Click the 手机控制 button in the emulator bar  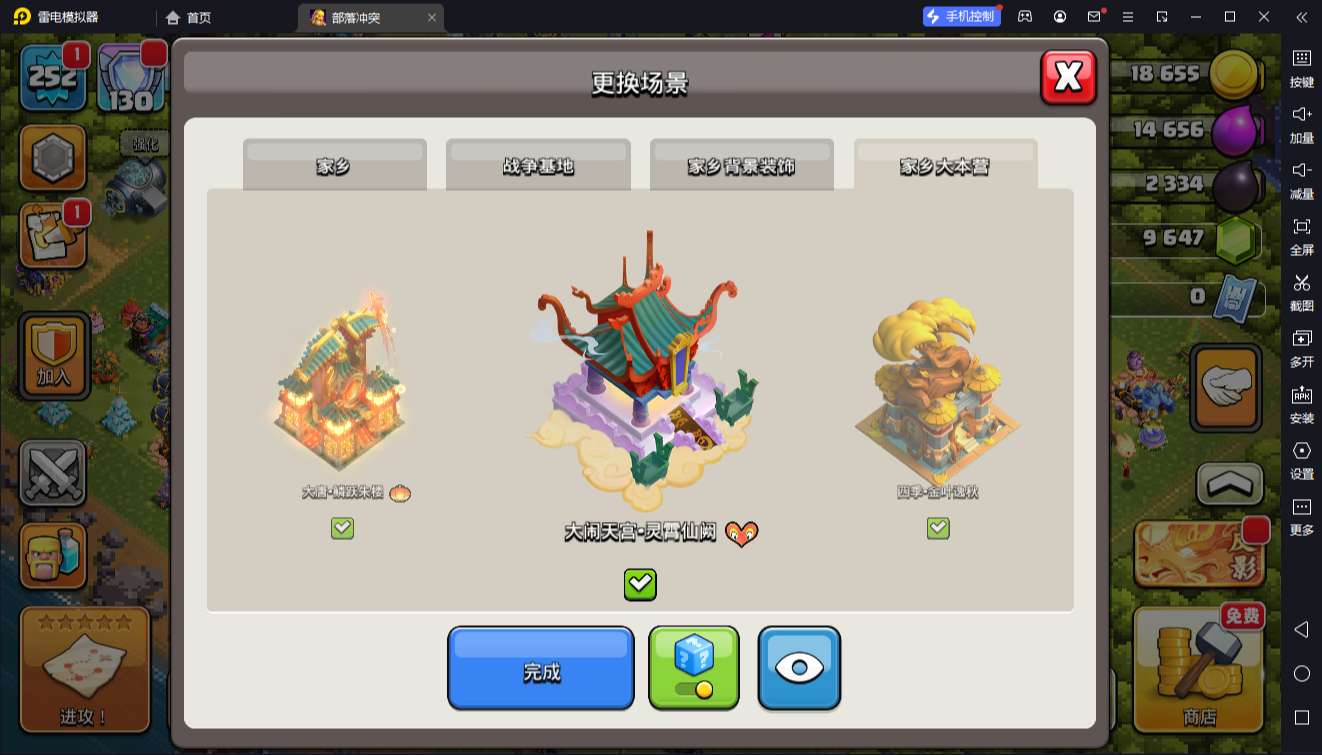click(962, 16)
